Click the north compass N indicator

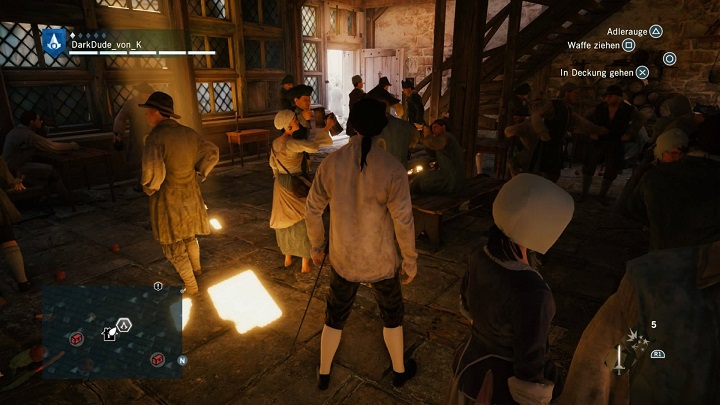(x=182, y=360)
